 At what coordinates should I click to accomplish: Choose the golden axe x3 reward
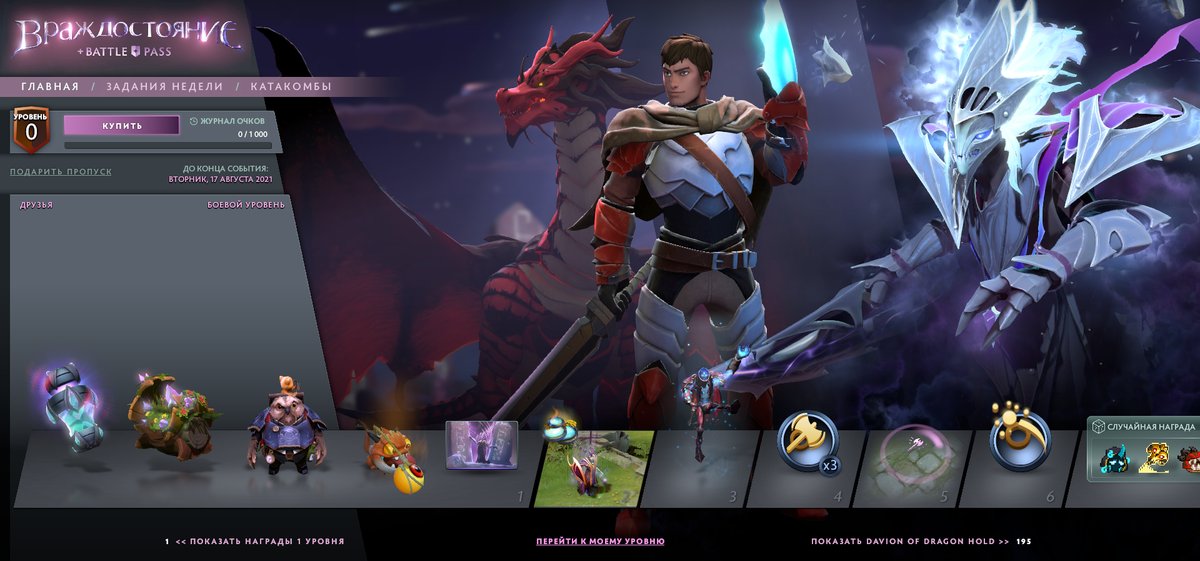click(808, 441)
